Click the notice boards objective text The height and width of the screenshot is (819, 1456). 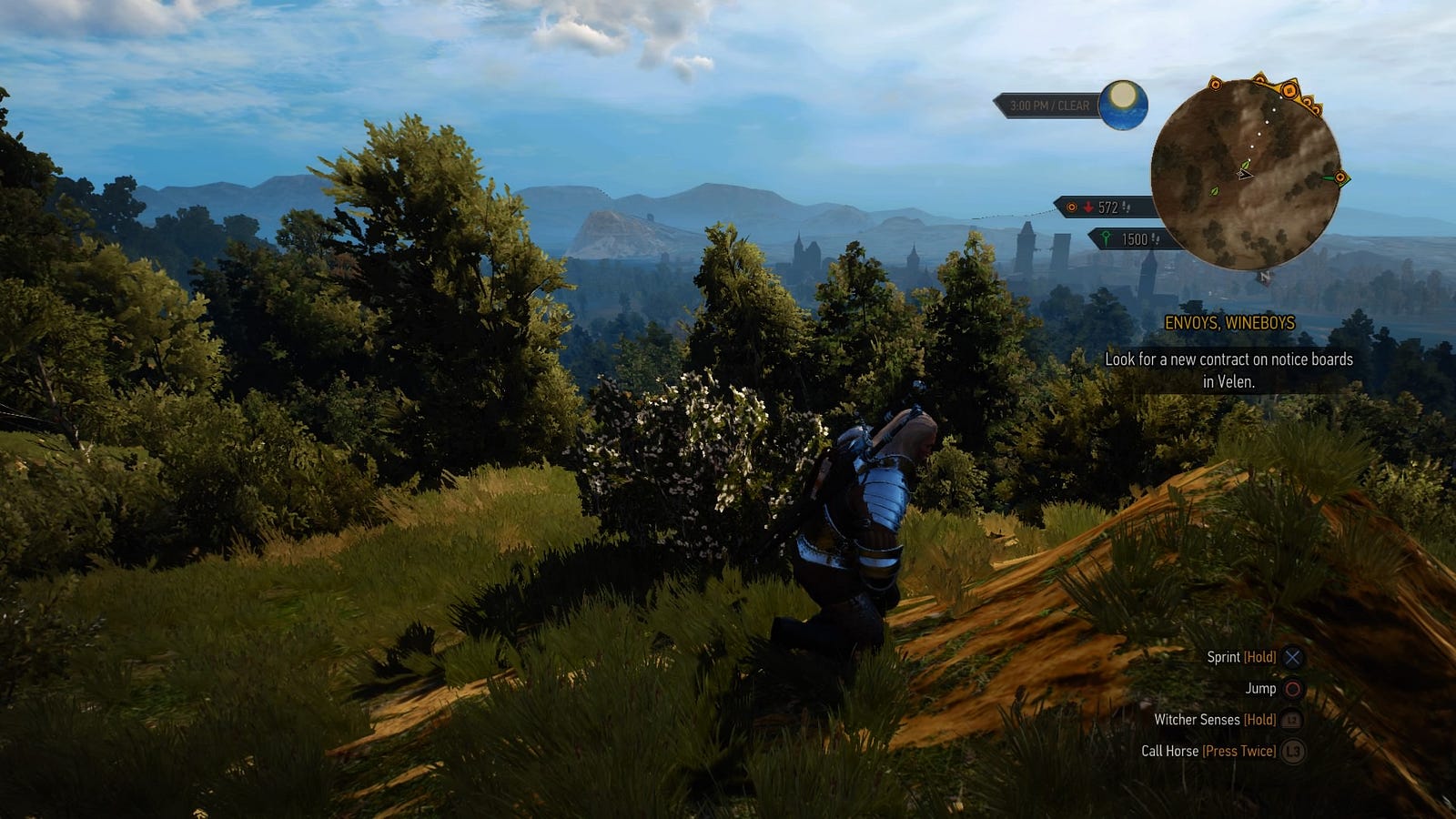[x=1228, y=370]
